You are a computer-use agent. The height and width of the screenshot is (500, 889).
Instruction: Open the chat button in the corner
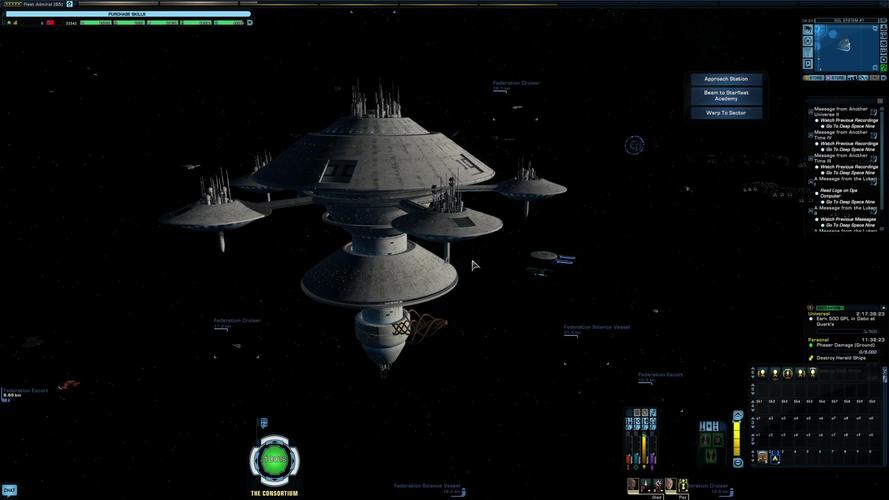coord(9,490)
